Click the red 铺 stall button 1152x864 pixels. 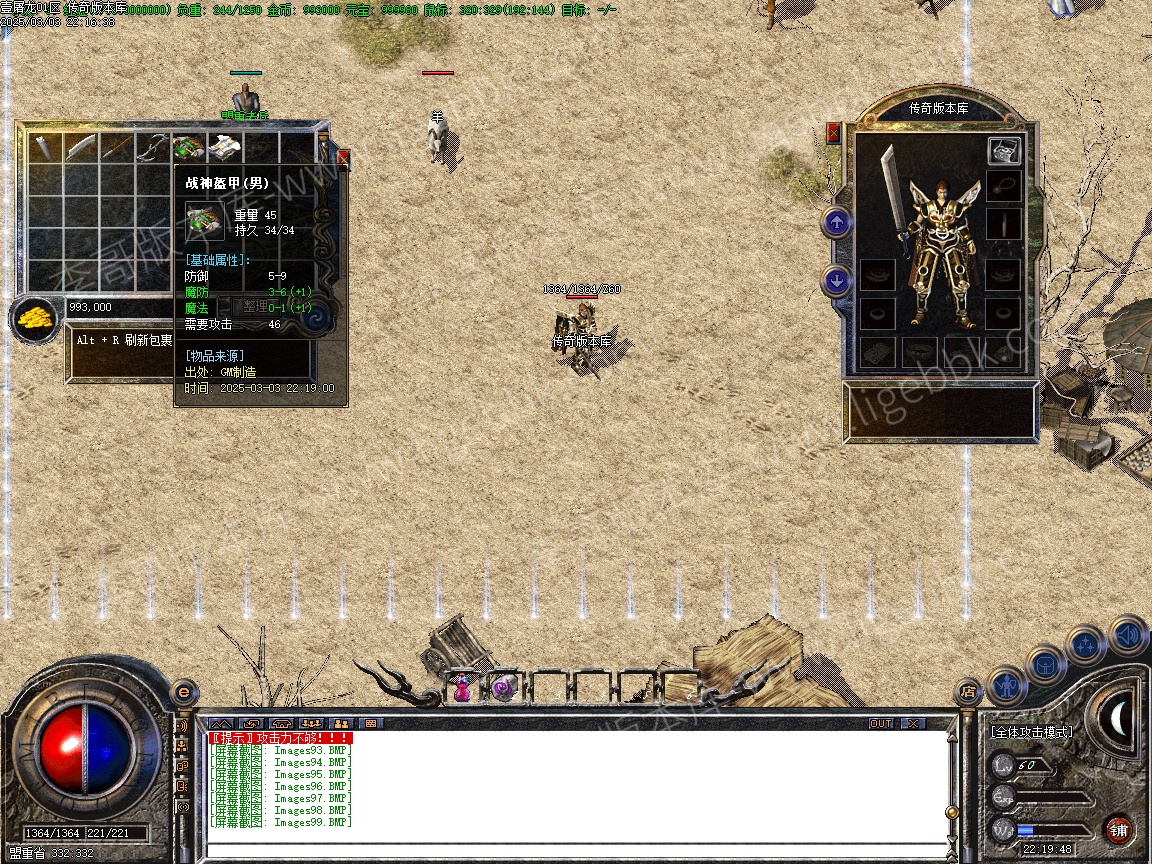click(1118, 829)
